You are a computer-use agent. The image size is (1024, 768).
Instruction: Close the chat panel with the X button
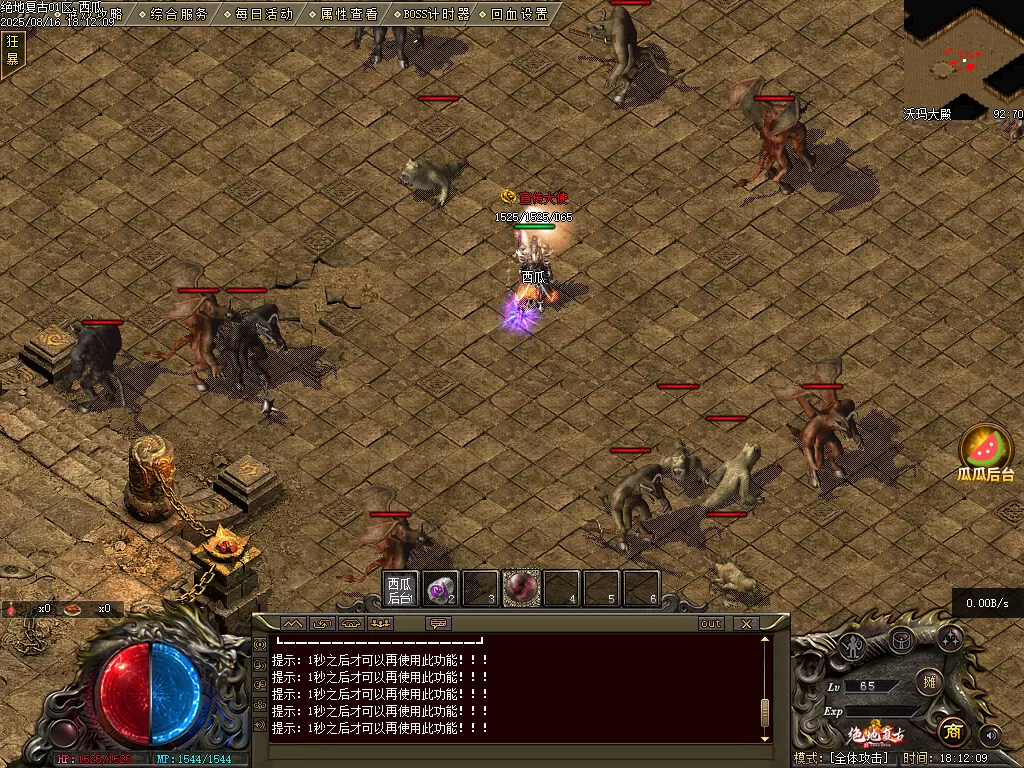tap(745, 623)
